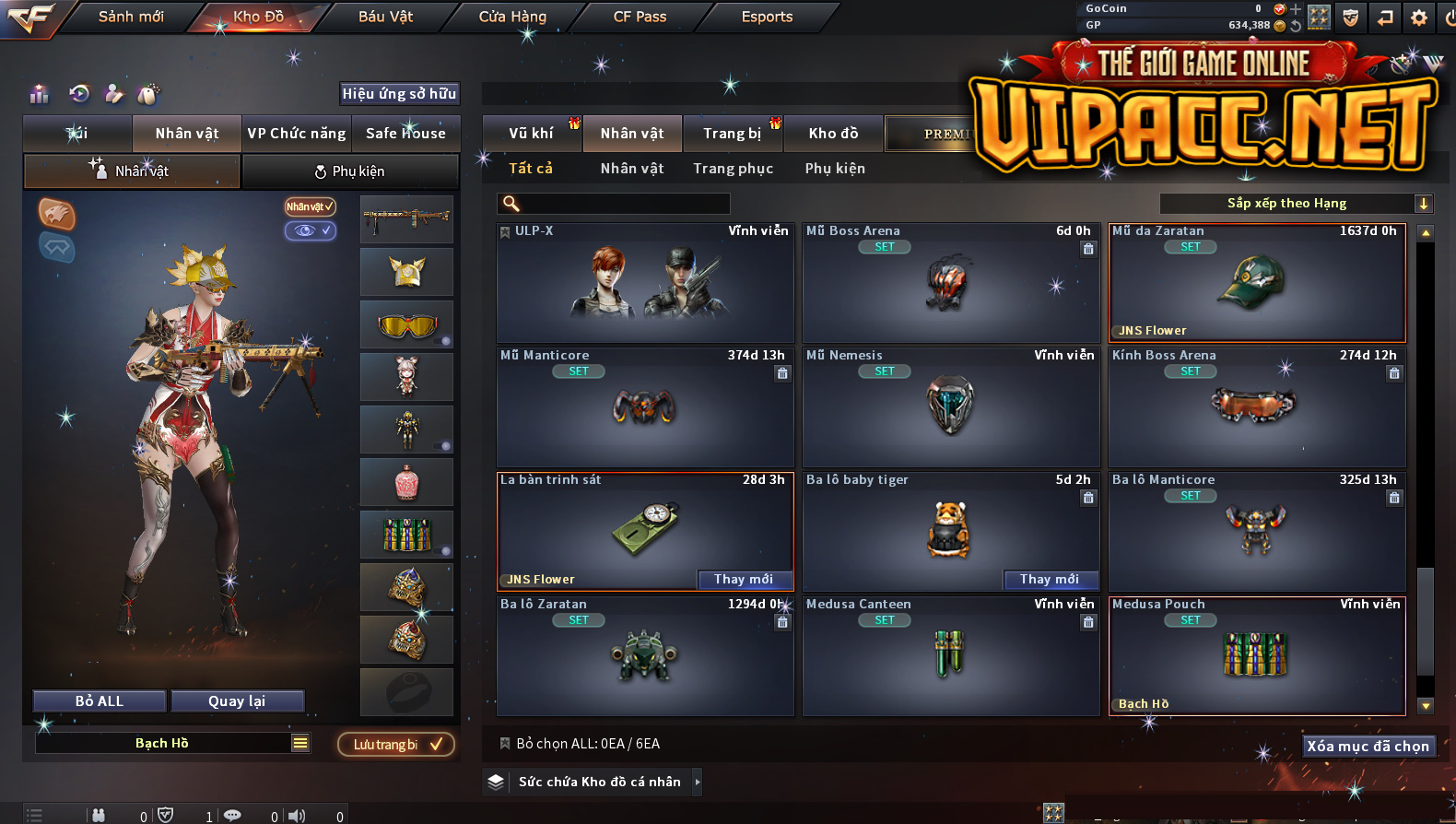
Task: Filter items by Trang phục
Action: point(733,169)
